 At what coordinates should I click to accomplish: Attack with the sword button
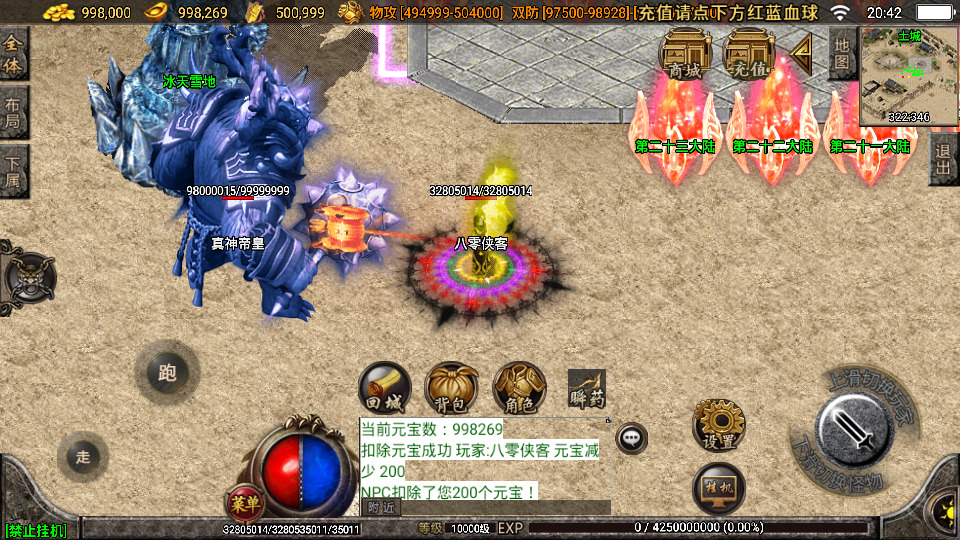[853, 431]
